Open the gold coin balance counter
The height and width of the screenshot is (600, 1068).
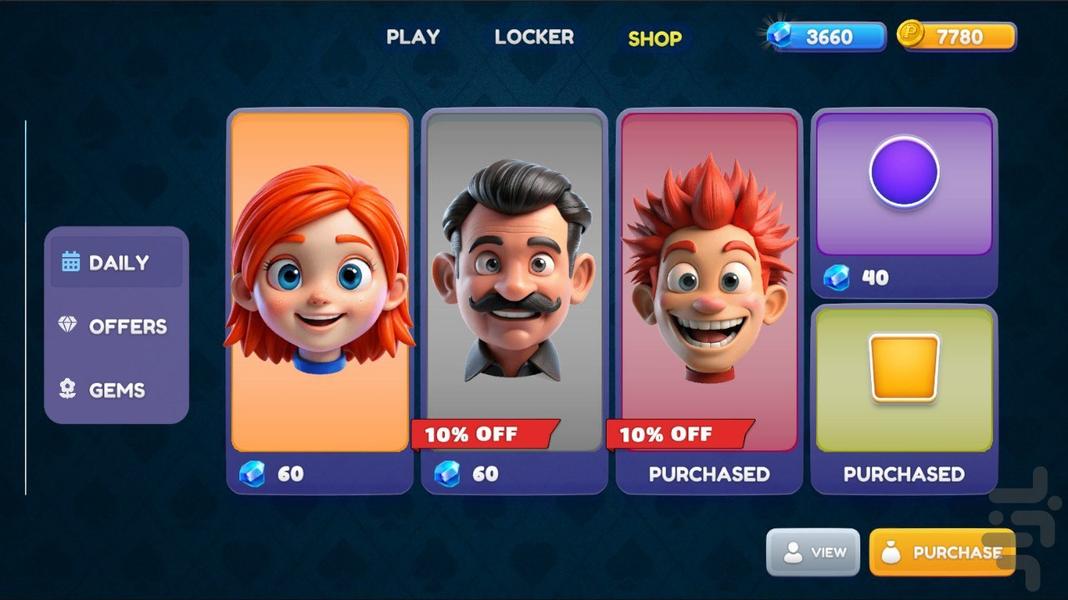coord(957,37)
